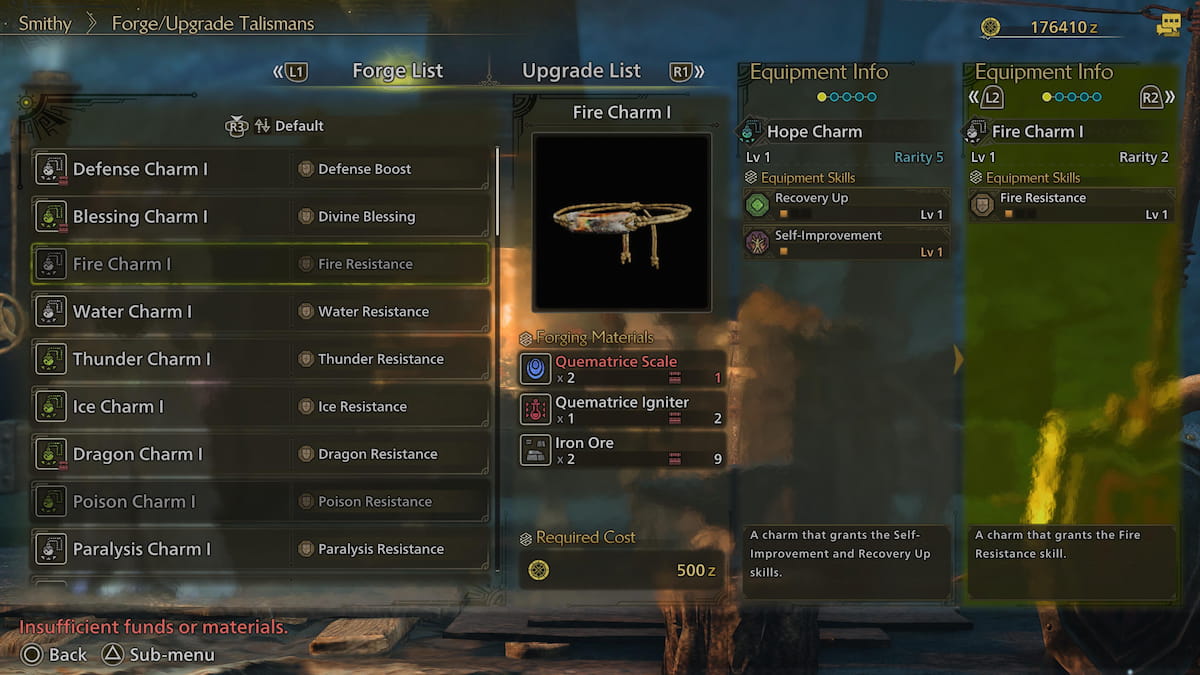Screen dimensions: 1200x675
Task: Click the Fire Resistance equipment skill
Action: point(1070,205)
